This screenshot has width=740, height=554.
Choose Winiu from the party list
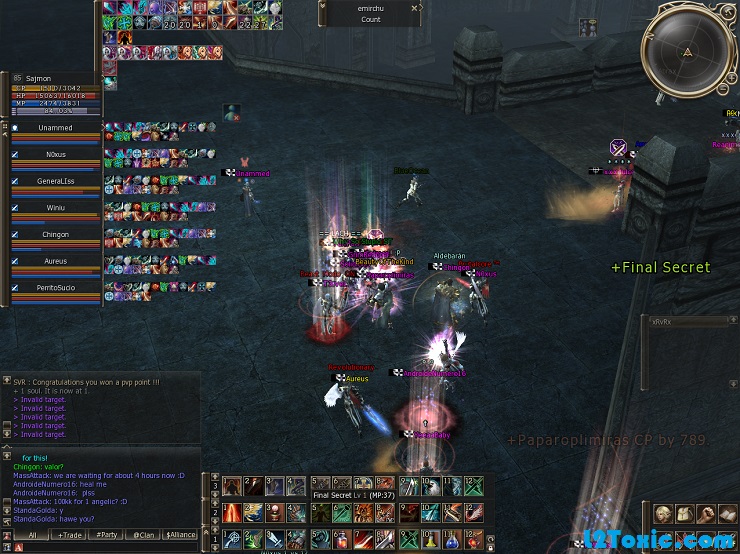click(55, 208)
